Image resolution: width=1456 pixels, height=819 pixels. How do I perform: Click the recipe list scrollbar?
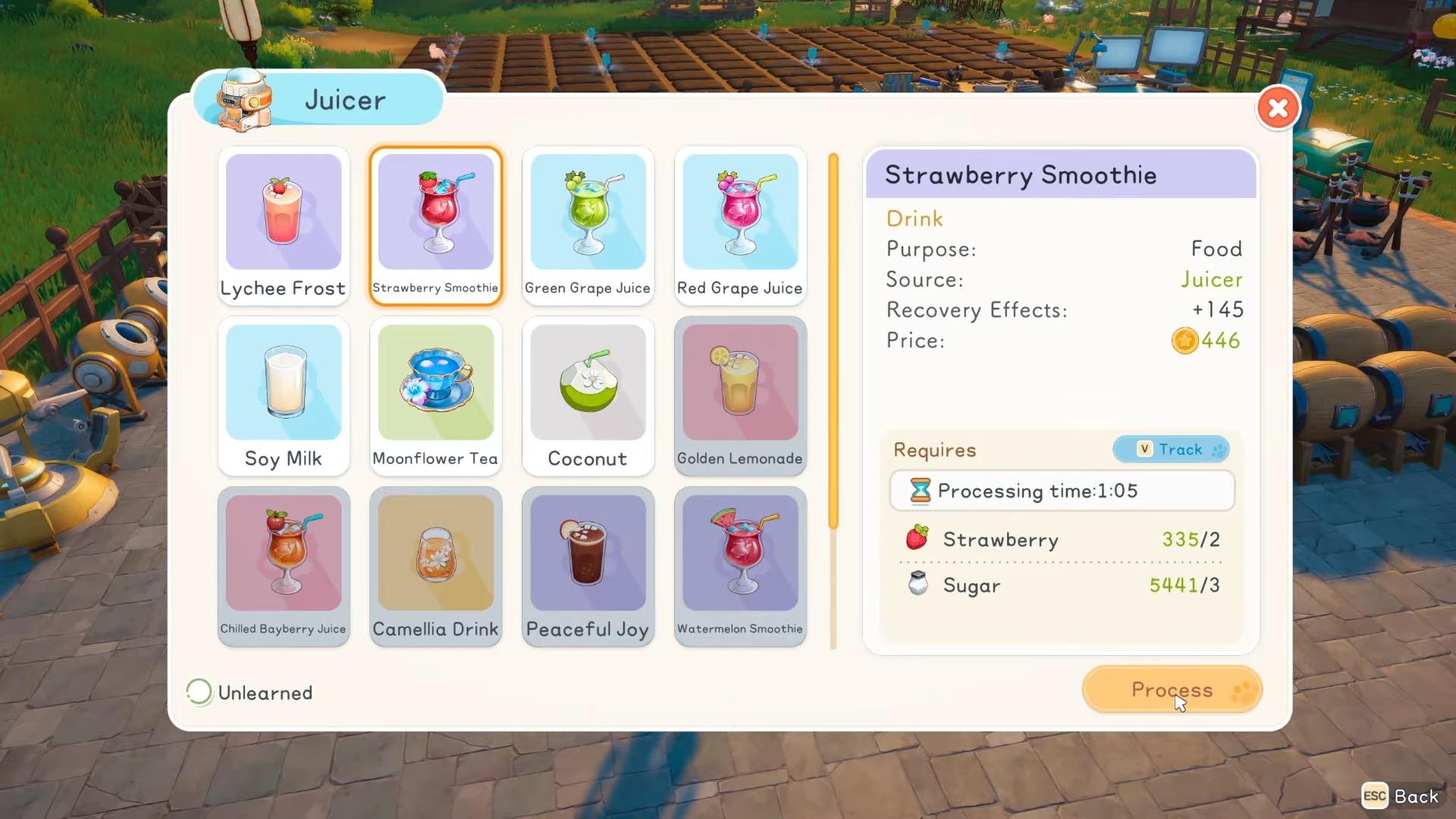coord(833,341)
